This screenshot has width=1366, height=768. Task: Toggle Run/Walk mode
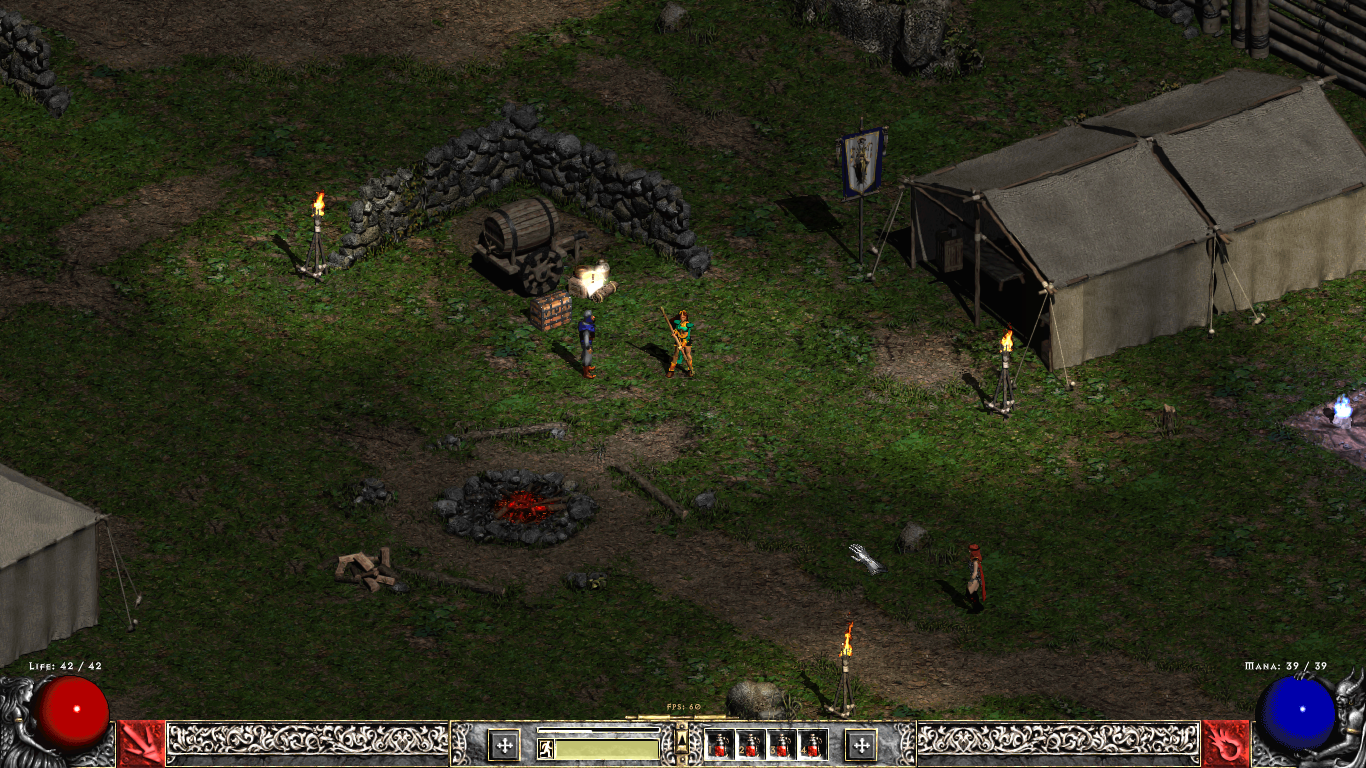[x=546, y=747]
